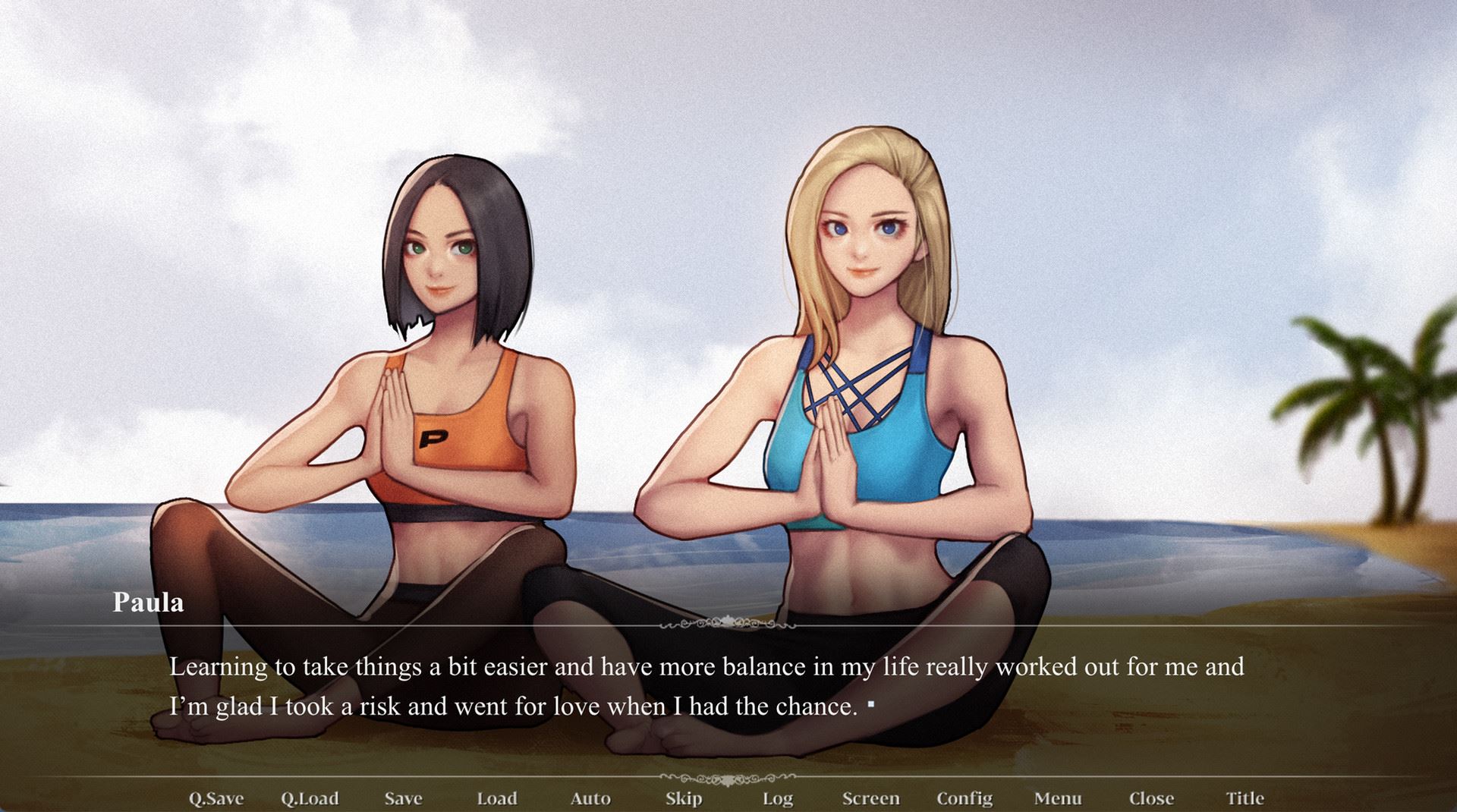Quick save with Q.Save
Viewport: 1457px width, 812px height.
coord(216,798)
